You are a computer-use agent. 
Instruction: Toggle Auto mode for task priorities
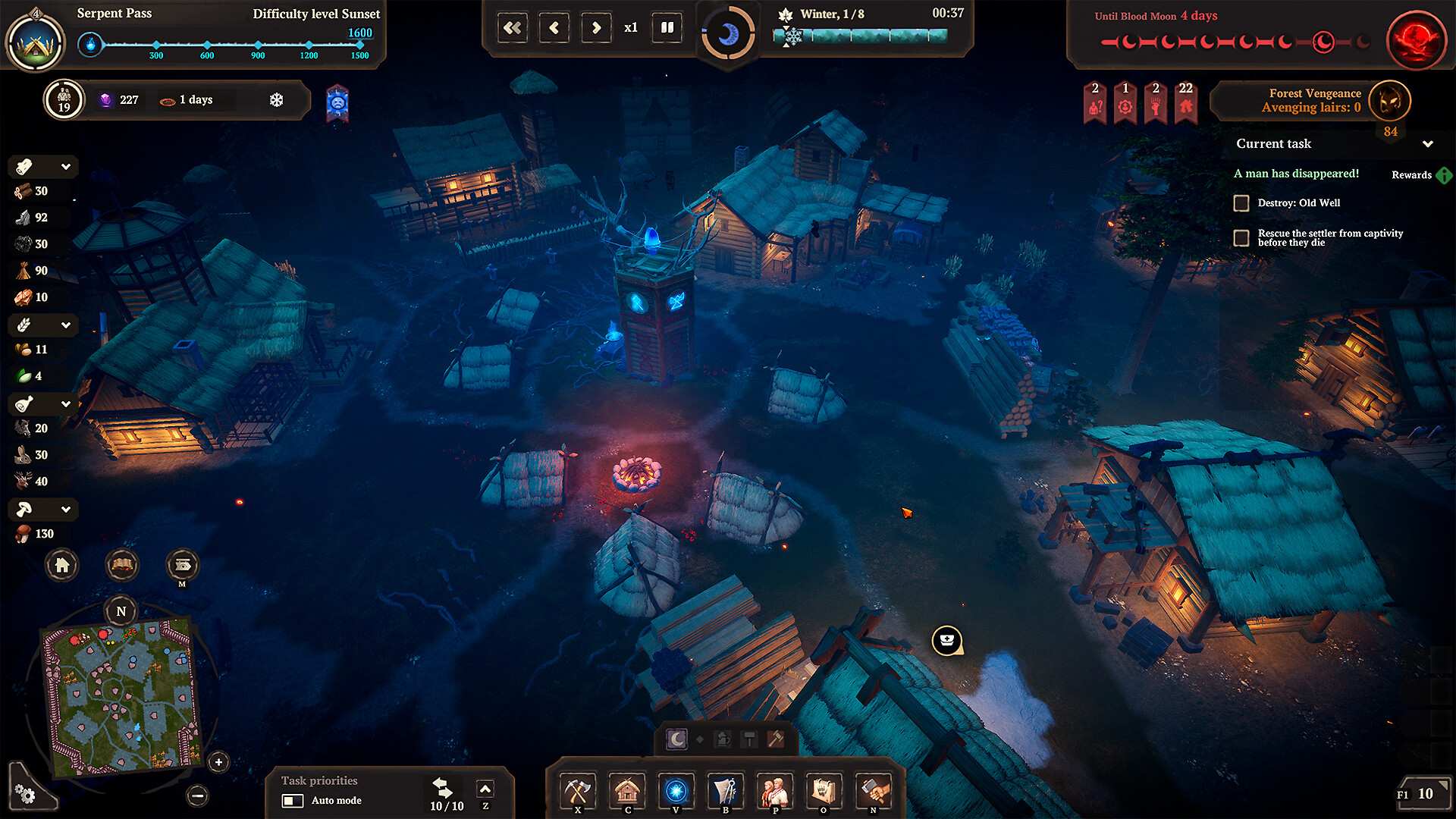click(293, 801)
